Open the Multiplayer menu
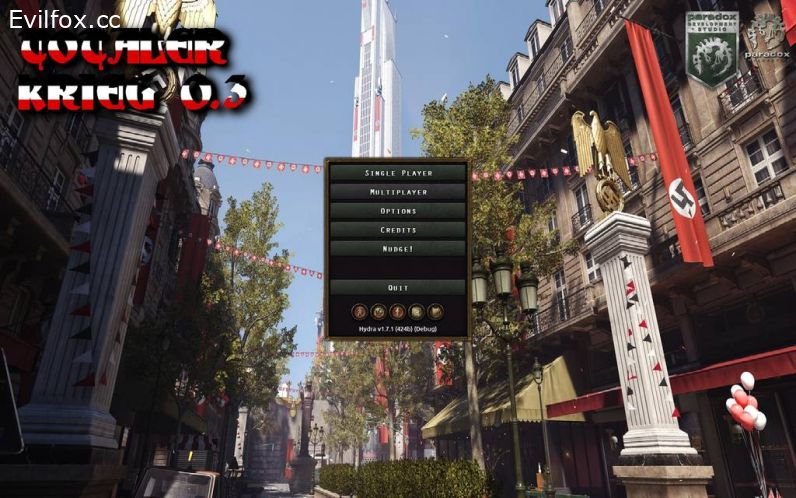This screenshot has width=796, height=498. [x=398, y=192]
